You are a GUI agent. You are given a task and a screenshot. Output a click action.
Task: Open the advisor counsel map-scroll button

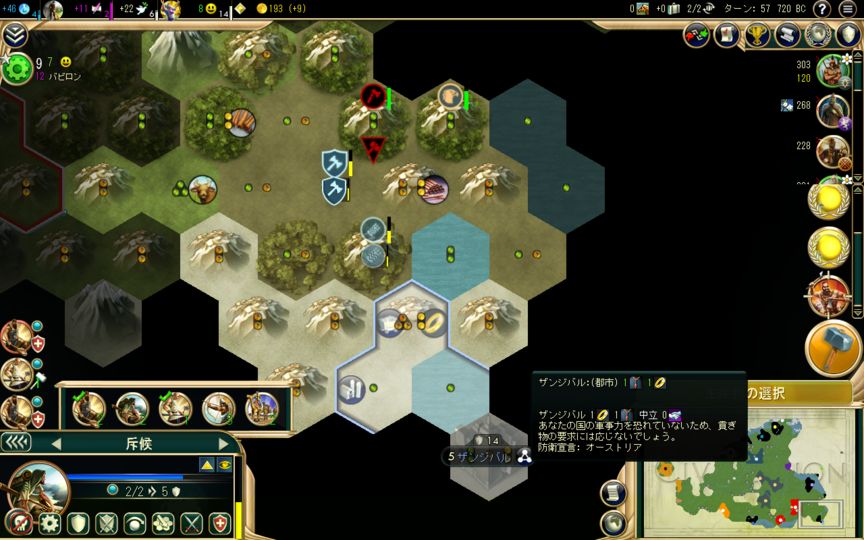[x=727, y=36]
